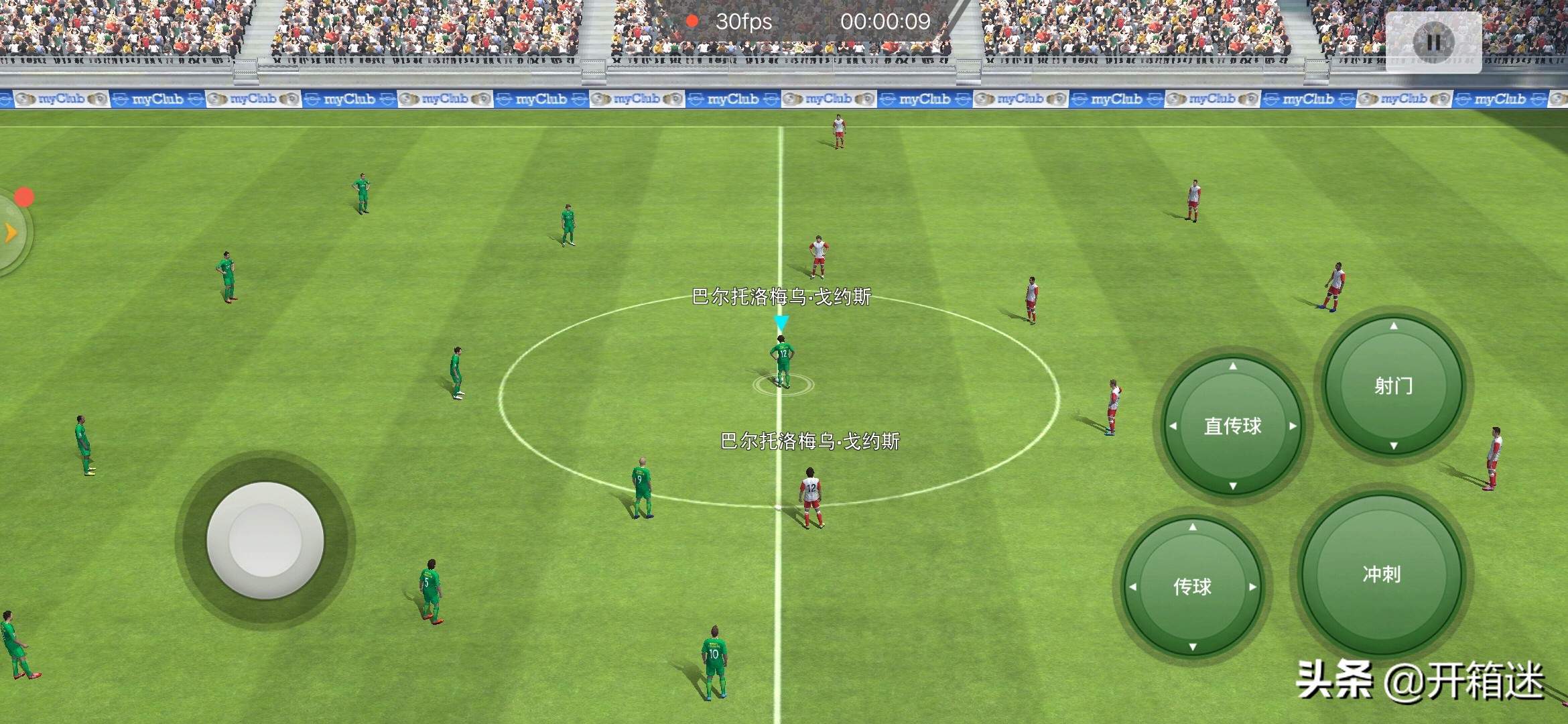
Task: Tap the 射门 shoot button
Action: tap(1393, 385)
